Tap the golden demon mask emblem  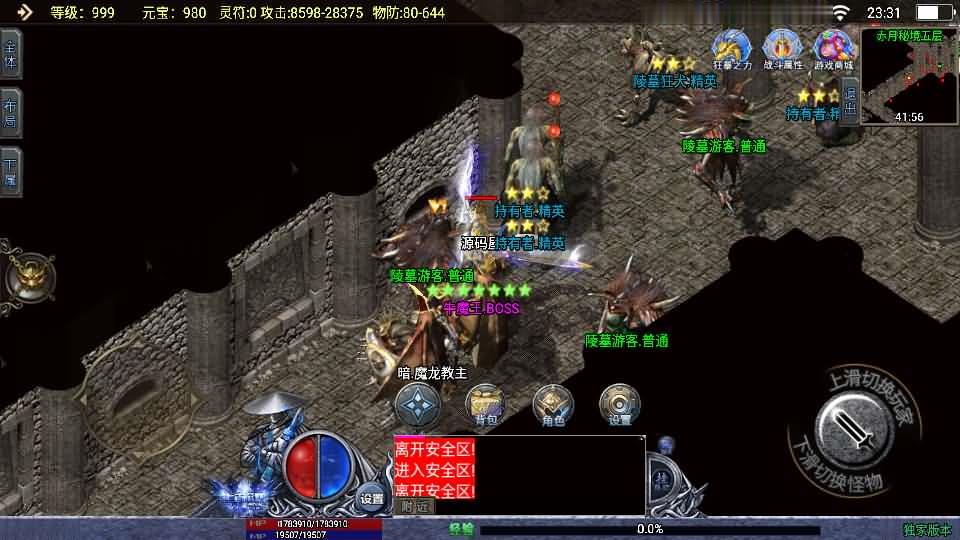pos(27,274)
